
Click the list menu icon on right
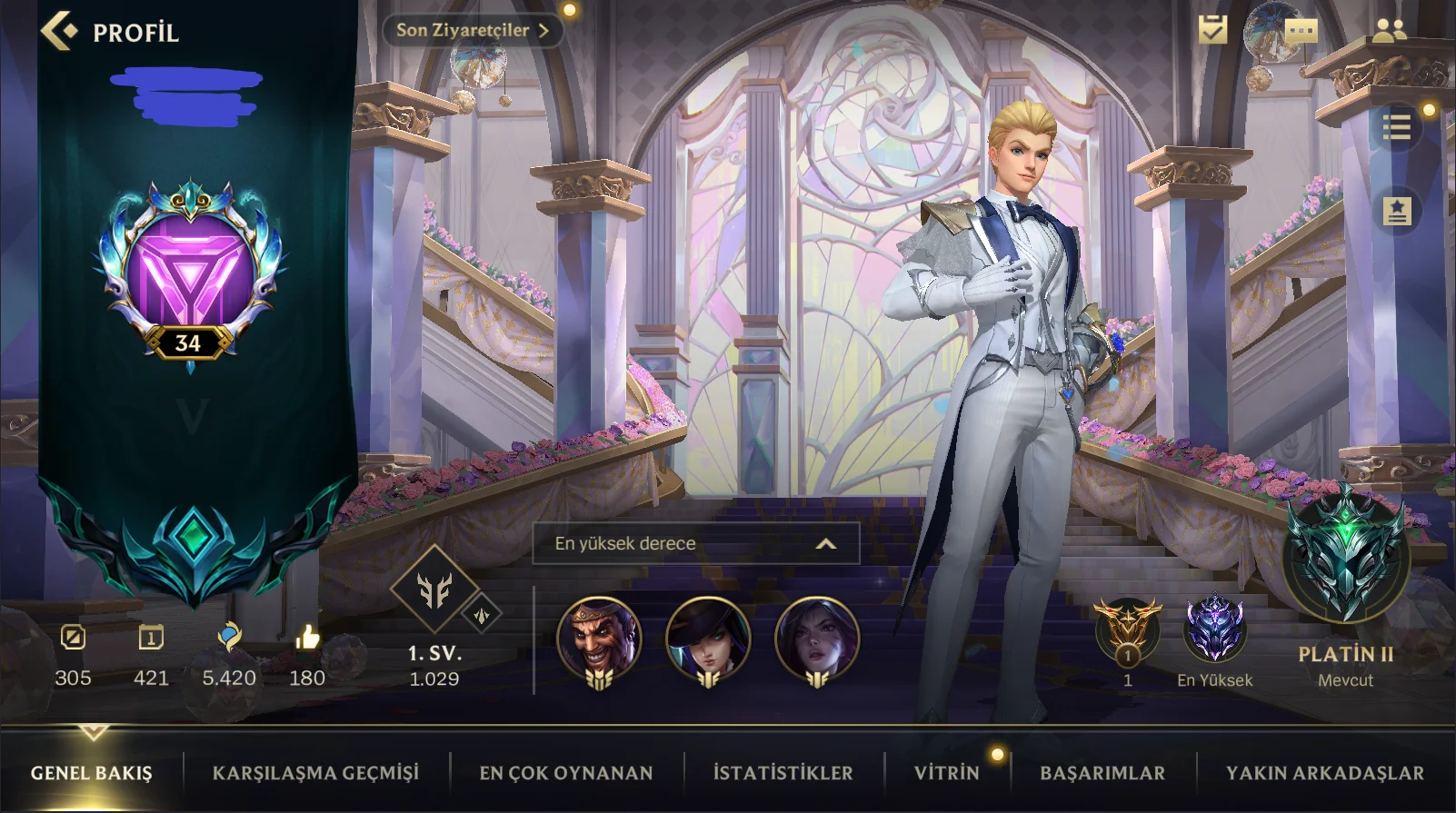(x=1396, y=127)
